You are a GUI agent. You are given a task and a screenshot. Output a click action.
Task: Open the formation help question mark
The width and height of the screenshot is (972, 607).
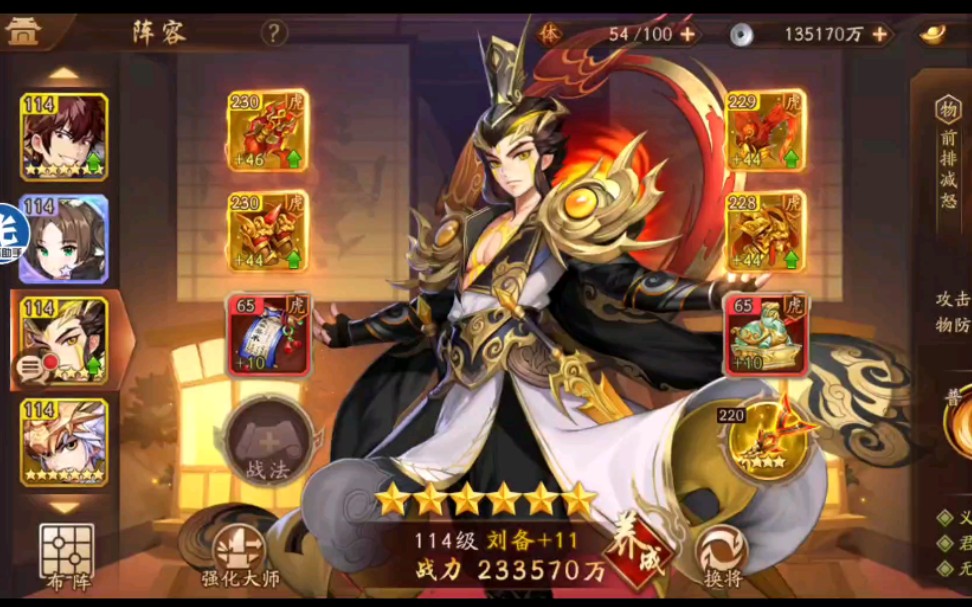click(274, 33)
